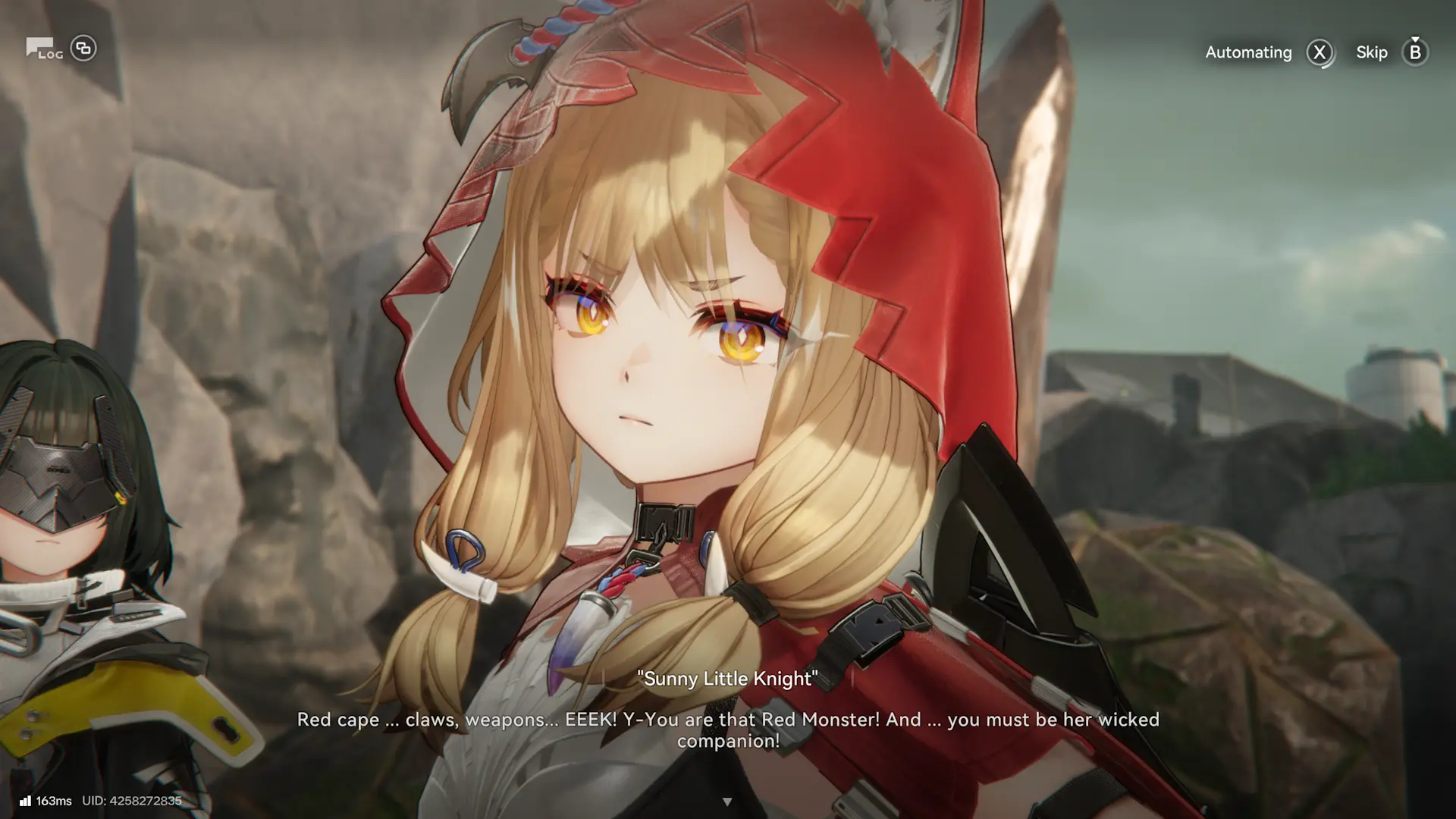Select the Automating label

pos(1248,52)
